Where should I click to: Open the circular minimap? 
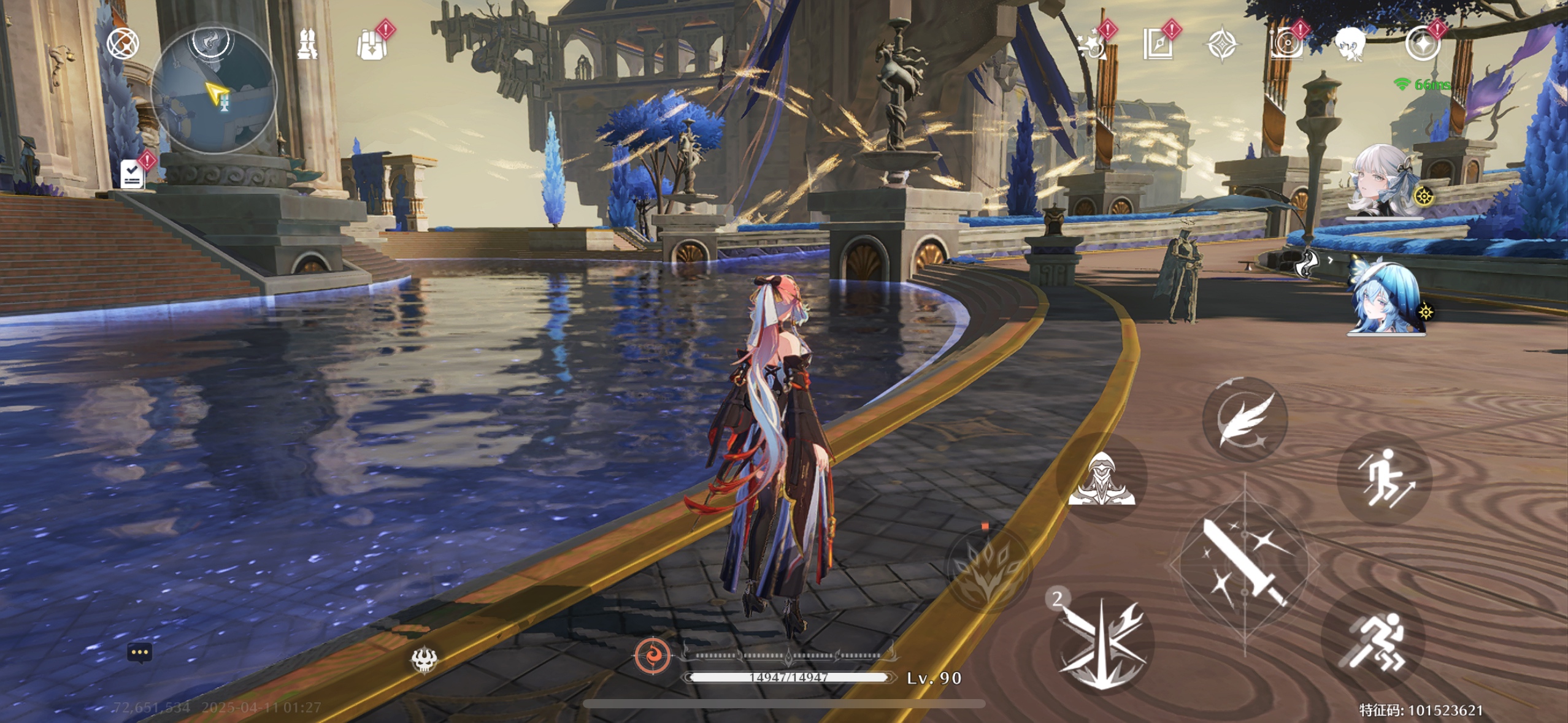point(213,91)
